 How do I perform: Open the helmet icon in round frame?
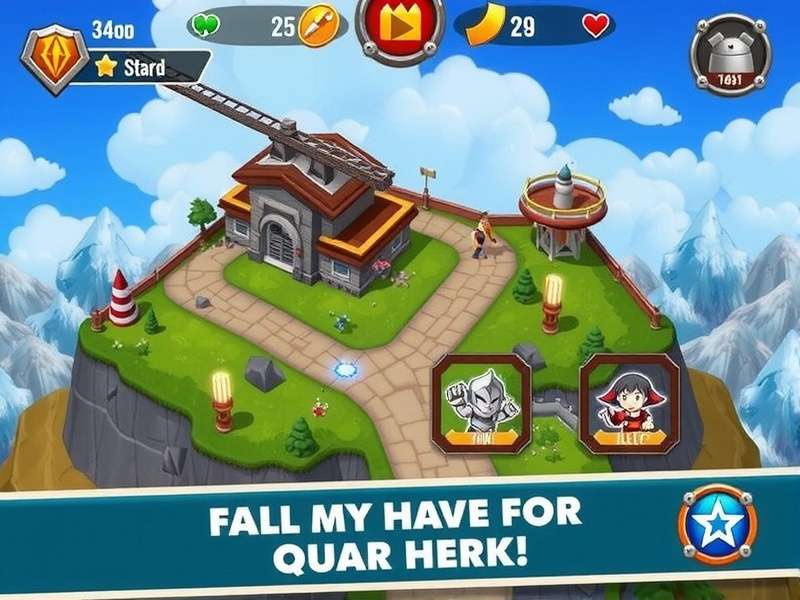click(730, 54)
